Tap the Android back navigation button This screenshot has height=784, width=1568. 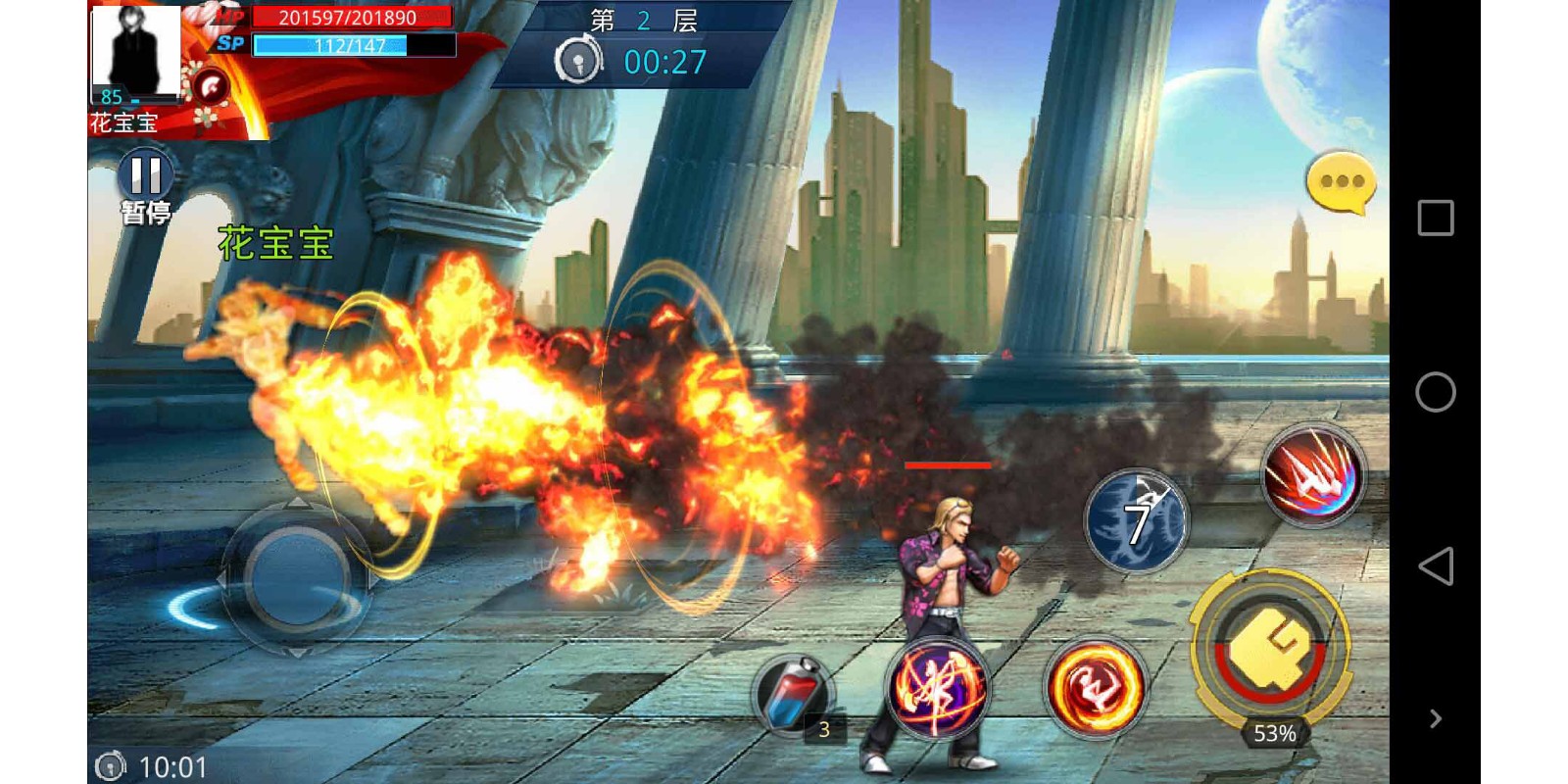pos(1436,566)
